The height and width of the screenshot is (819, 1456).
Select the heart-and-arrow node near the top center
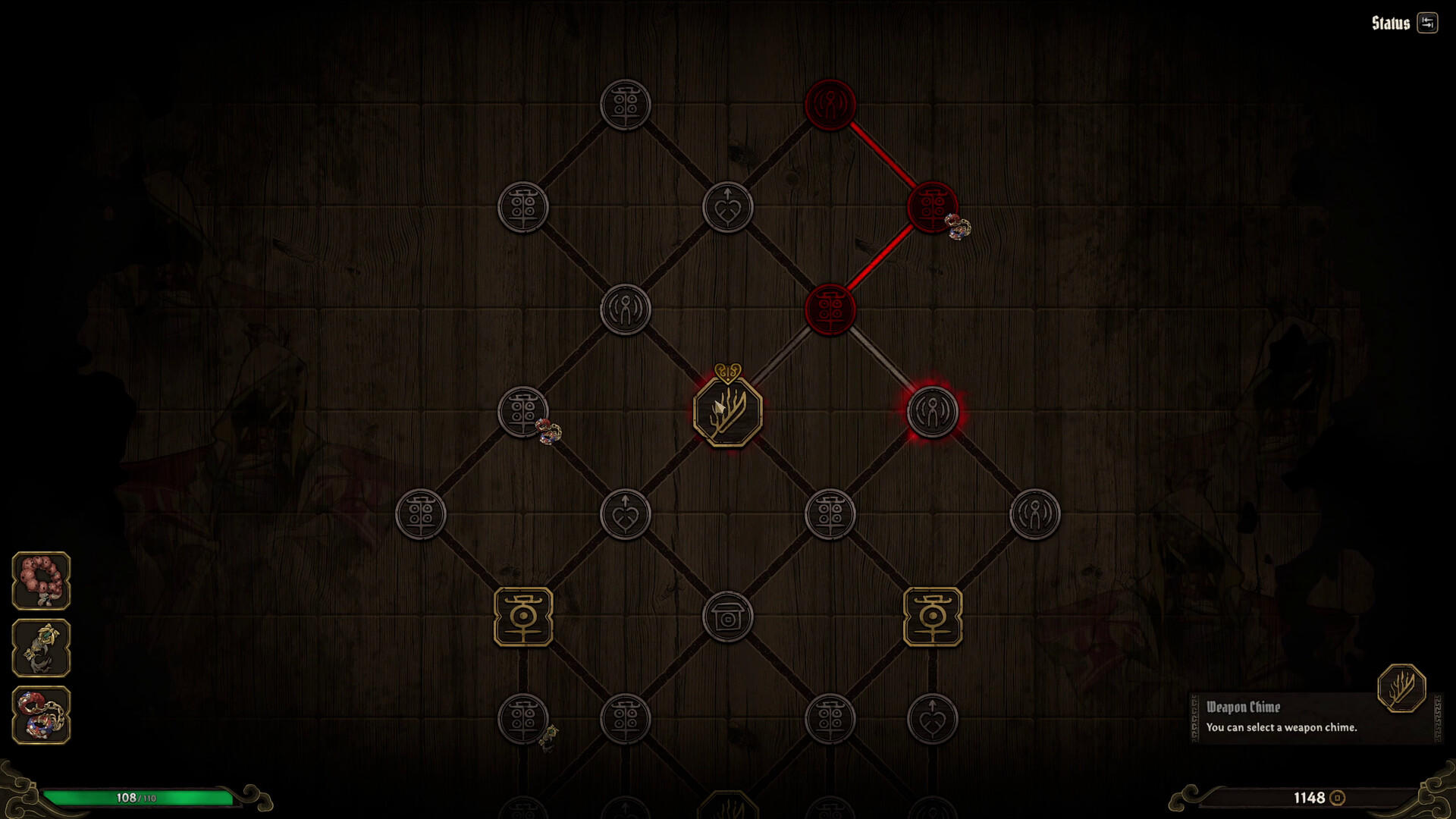[x=726, y=206]
